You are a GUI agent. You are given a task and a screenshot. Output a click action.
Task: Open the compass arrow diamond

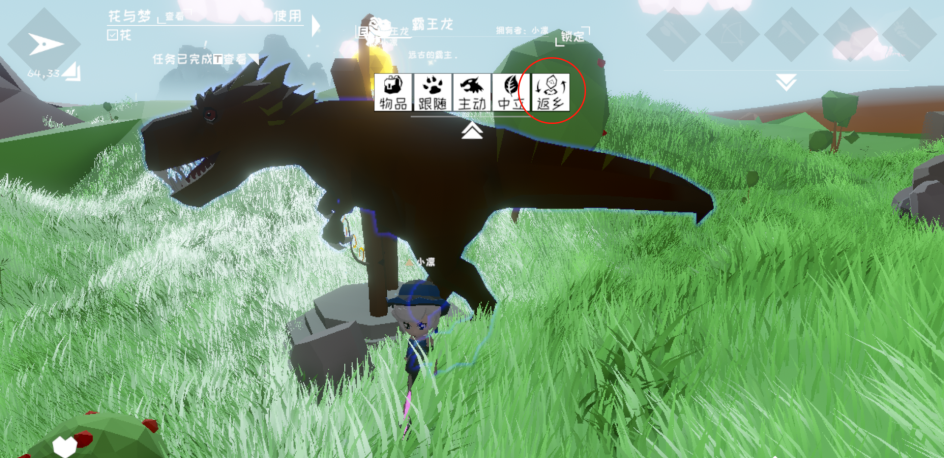click(42, 43)
